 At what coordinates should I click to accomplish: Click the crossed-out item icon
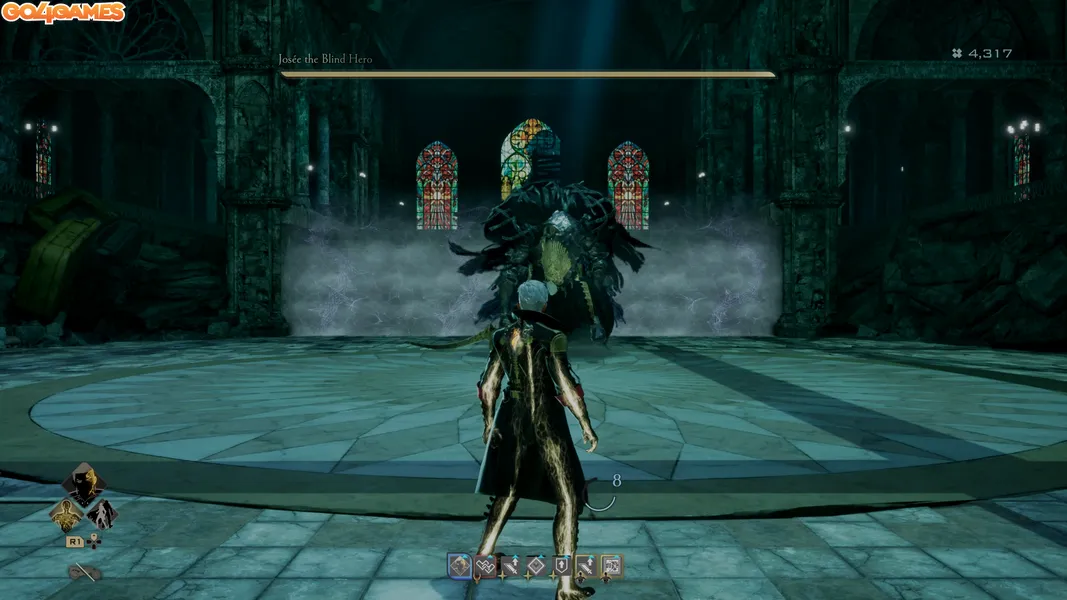tap(86, 573)
